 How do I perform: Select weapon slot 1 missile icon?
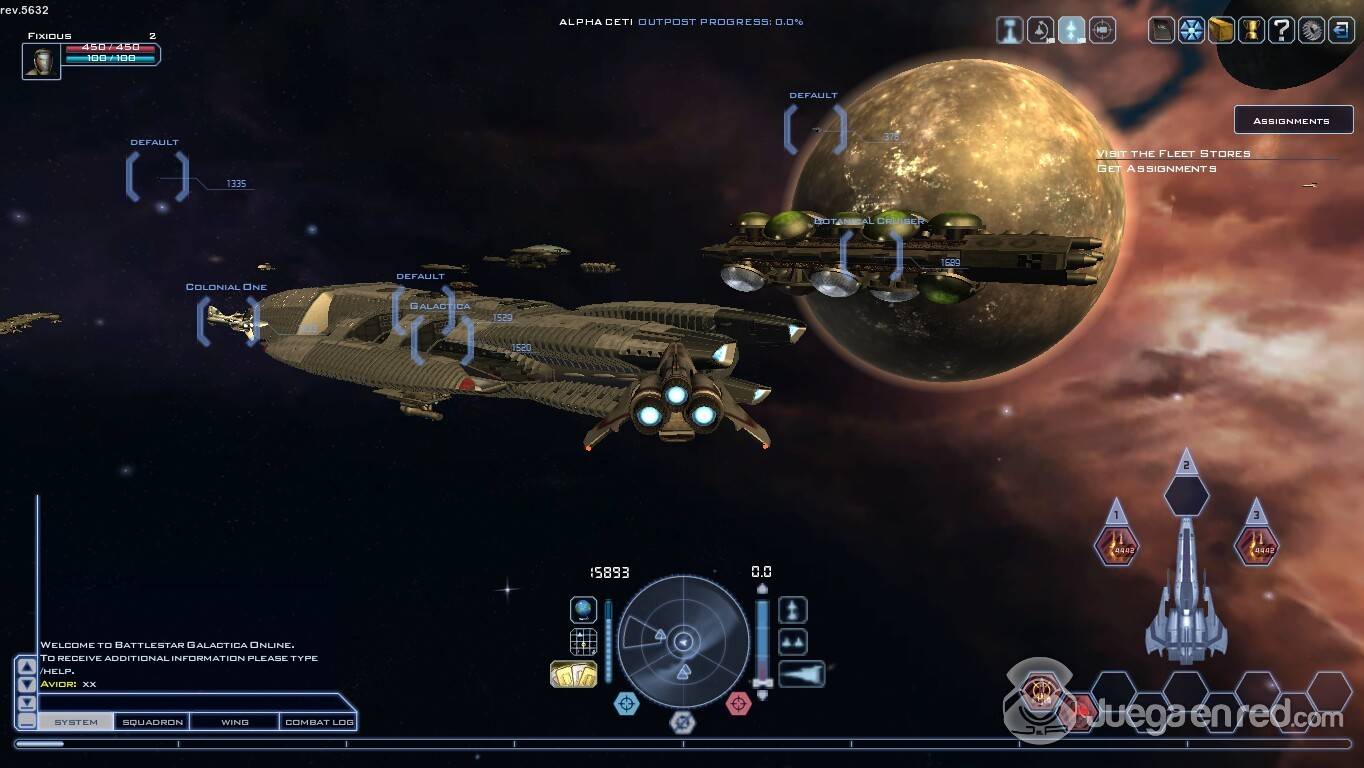[1116, 547]
